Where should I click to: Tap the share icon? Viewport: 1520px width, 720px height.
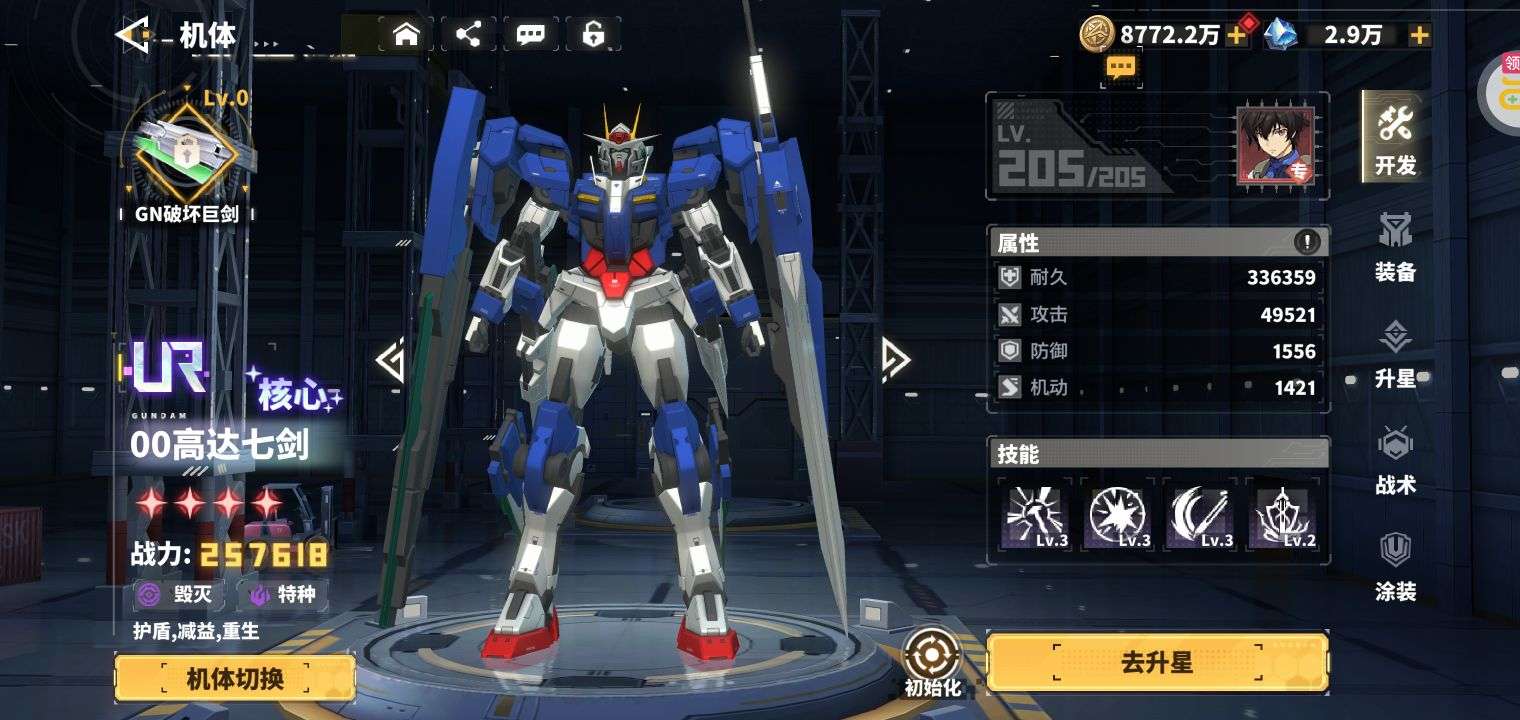[x=468, y=35]
